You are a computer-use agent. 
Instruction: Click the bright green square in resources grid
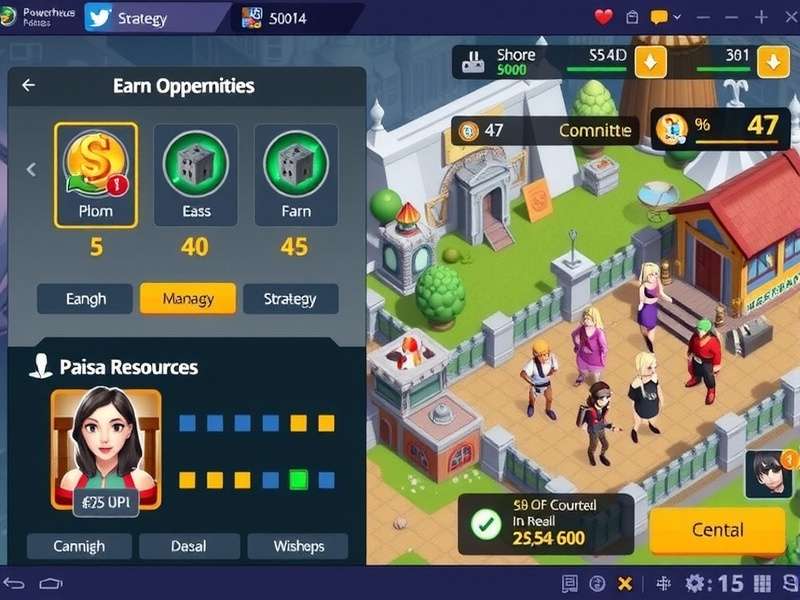click(x=298, y=480)
